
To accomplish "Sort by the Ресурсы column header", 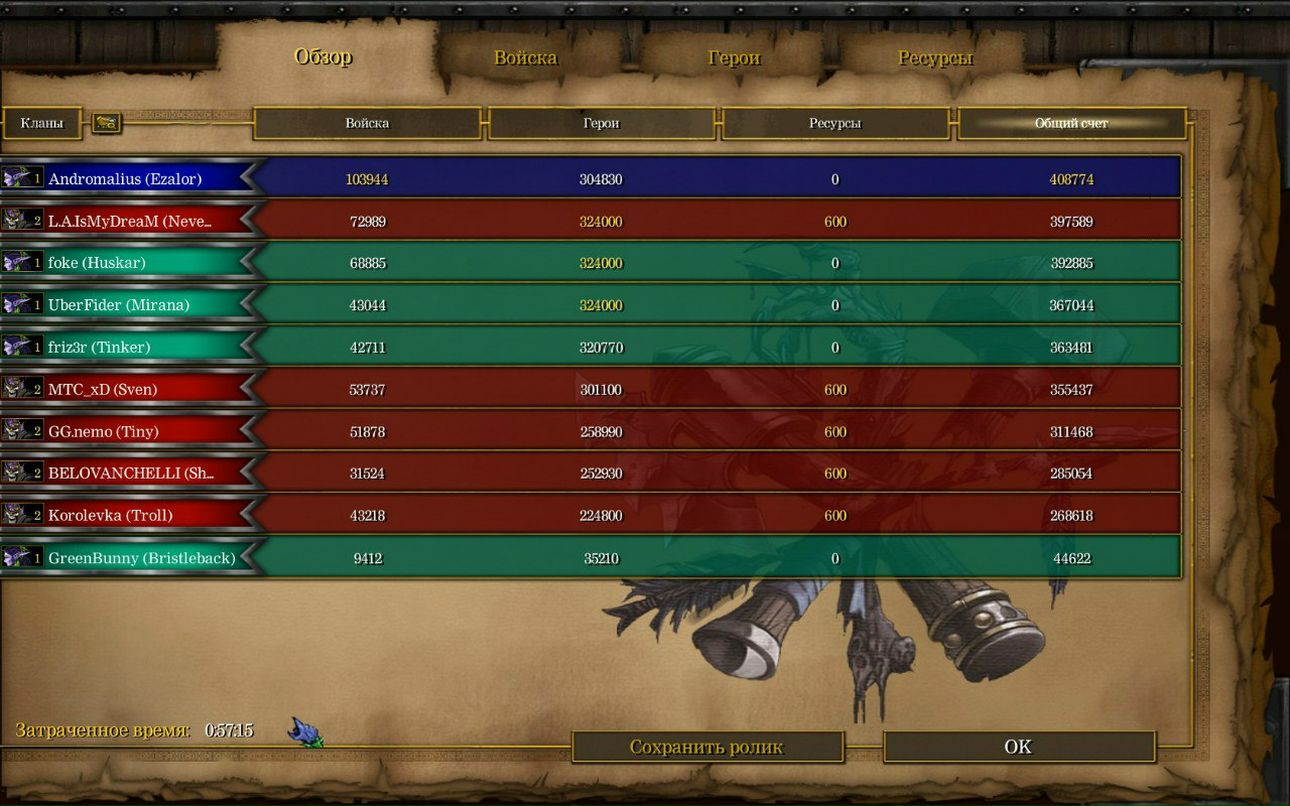I will click(835, 123).
